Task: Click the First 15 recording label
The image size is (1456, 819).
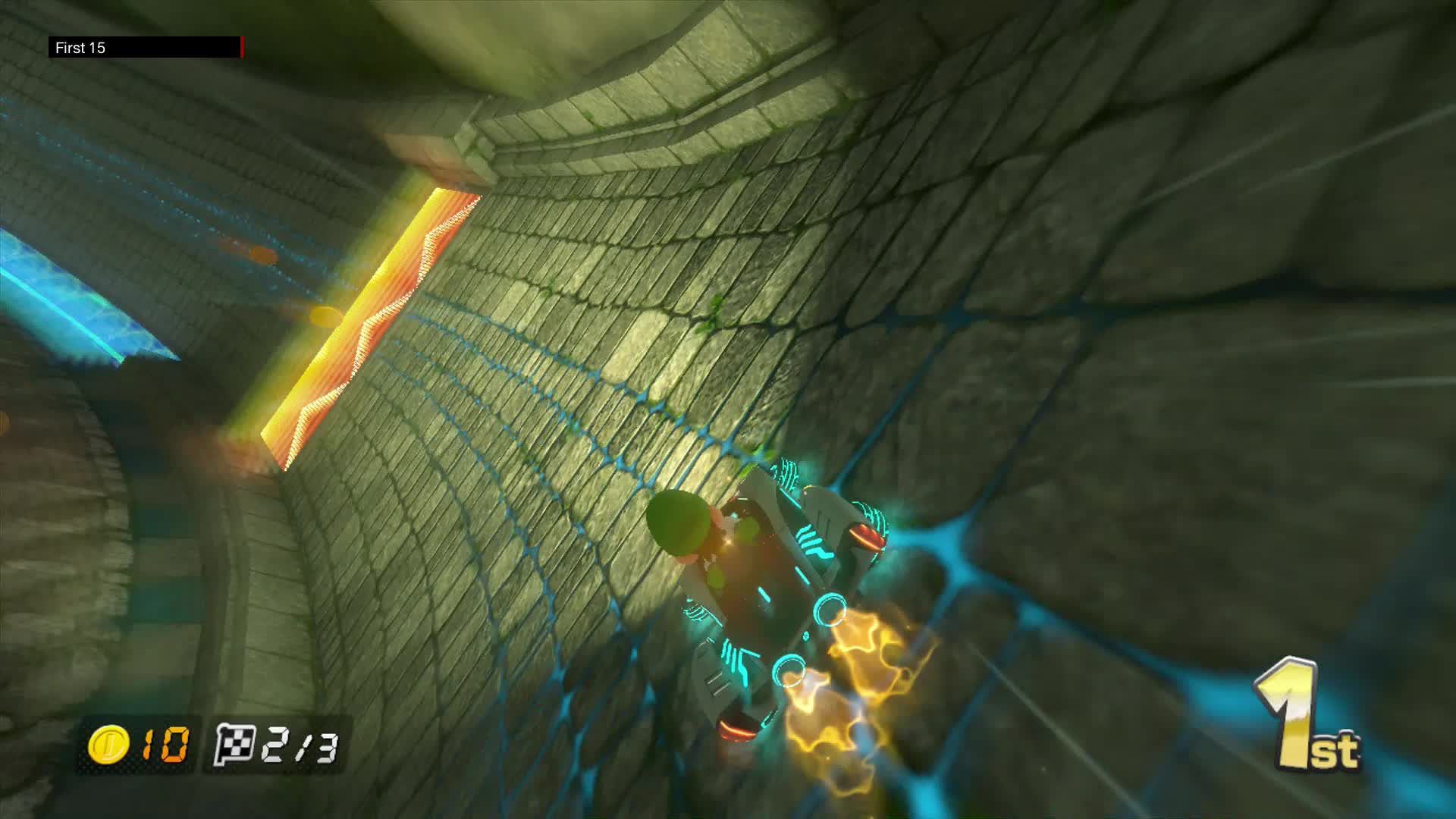Action: click(79, 48)
